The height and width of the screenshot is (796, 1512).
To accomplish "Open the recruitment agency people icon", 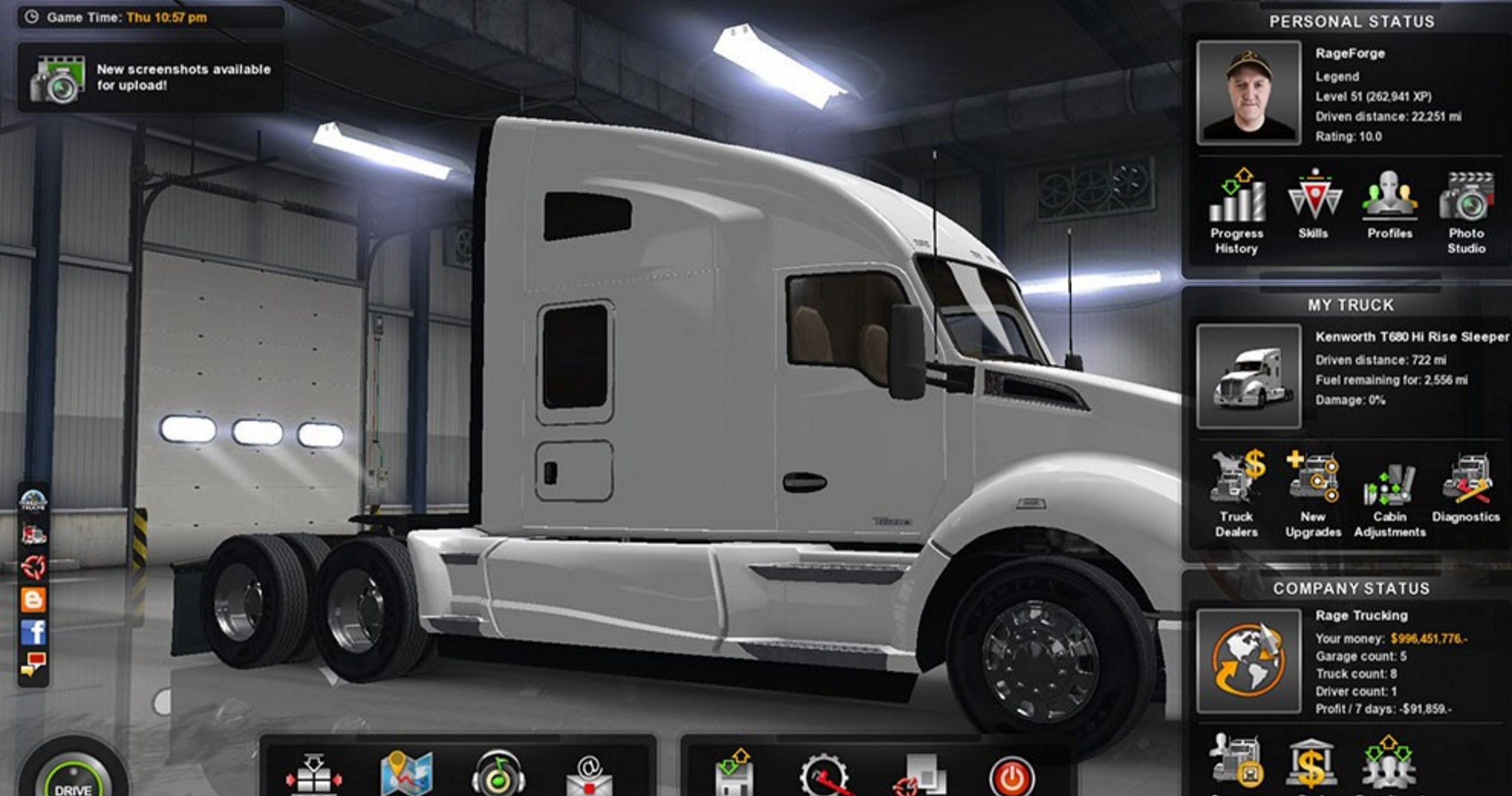I will 1388,764.
